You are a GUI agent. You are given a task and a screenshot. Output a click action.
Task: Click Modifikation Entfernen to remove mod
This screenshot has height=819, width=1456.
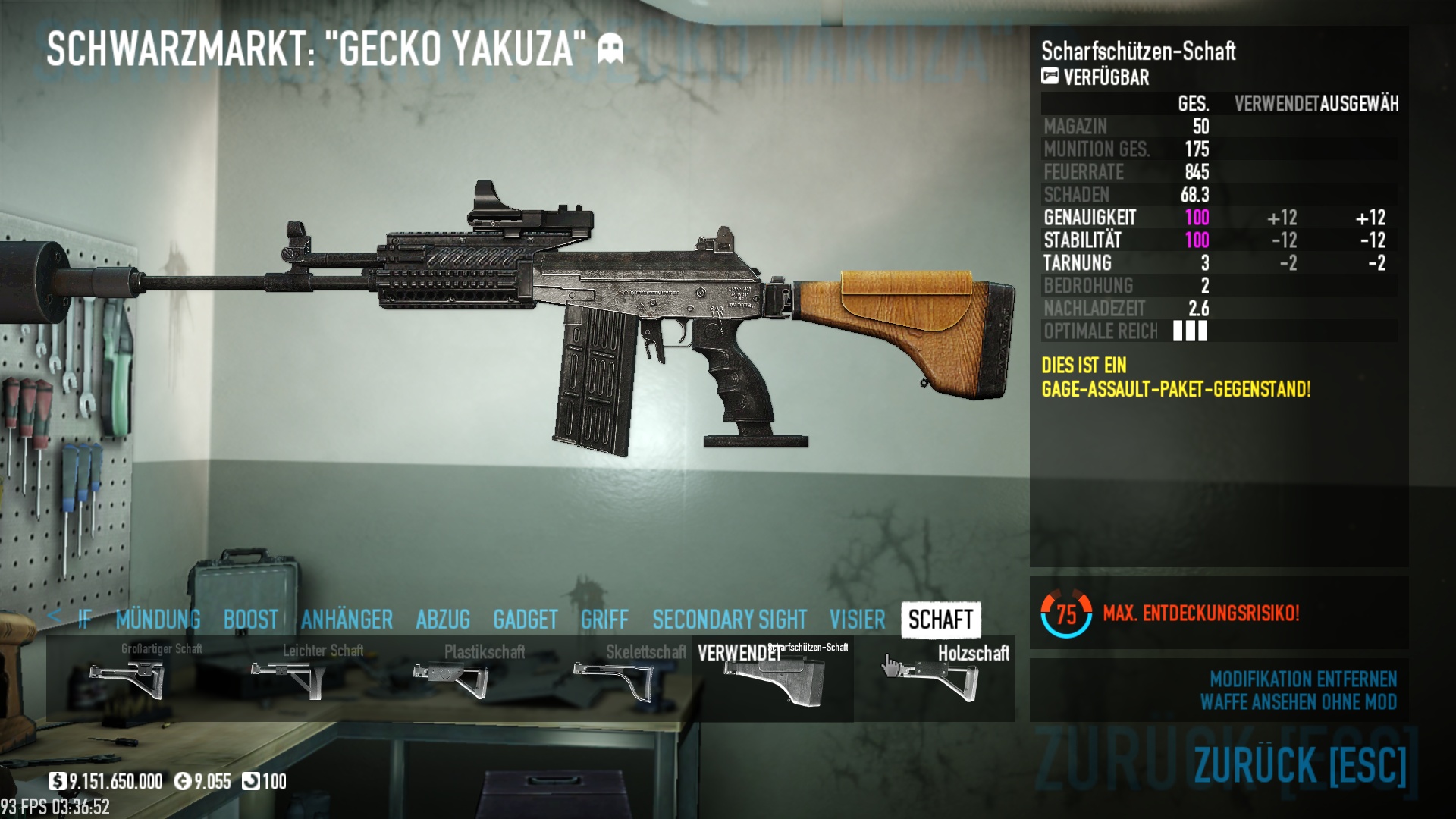click(x=1303, y=679)
